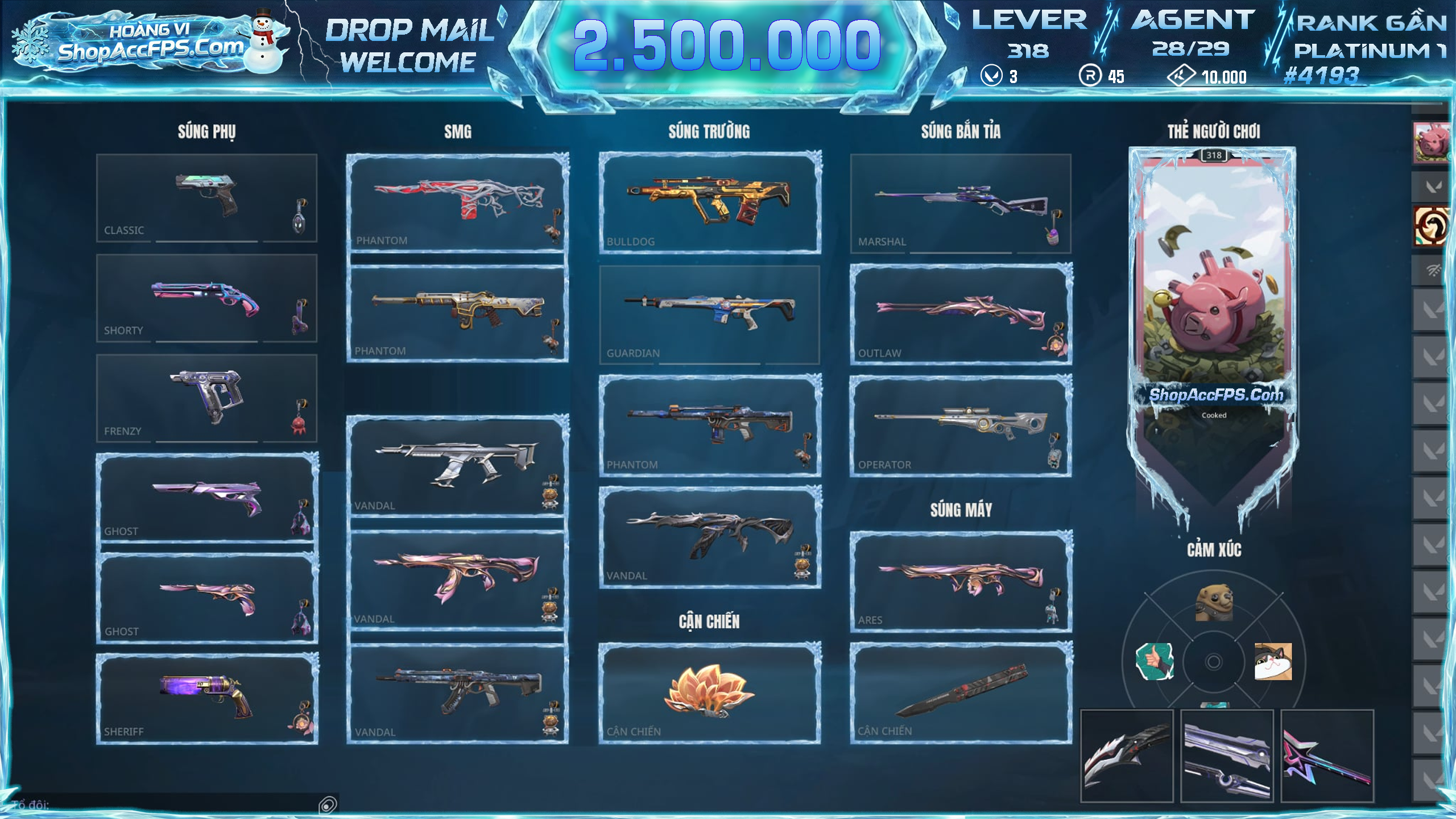
Task: Open the Operator sniper slot
Action: click(961, 425)
